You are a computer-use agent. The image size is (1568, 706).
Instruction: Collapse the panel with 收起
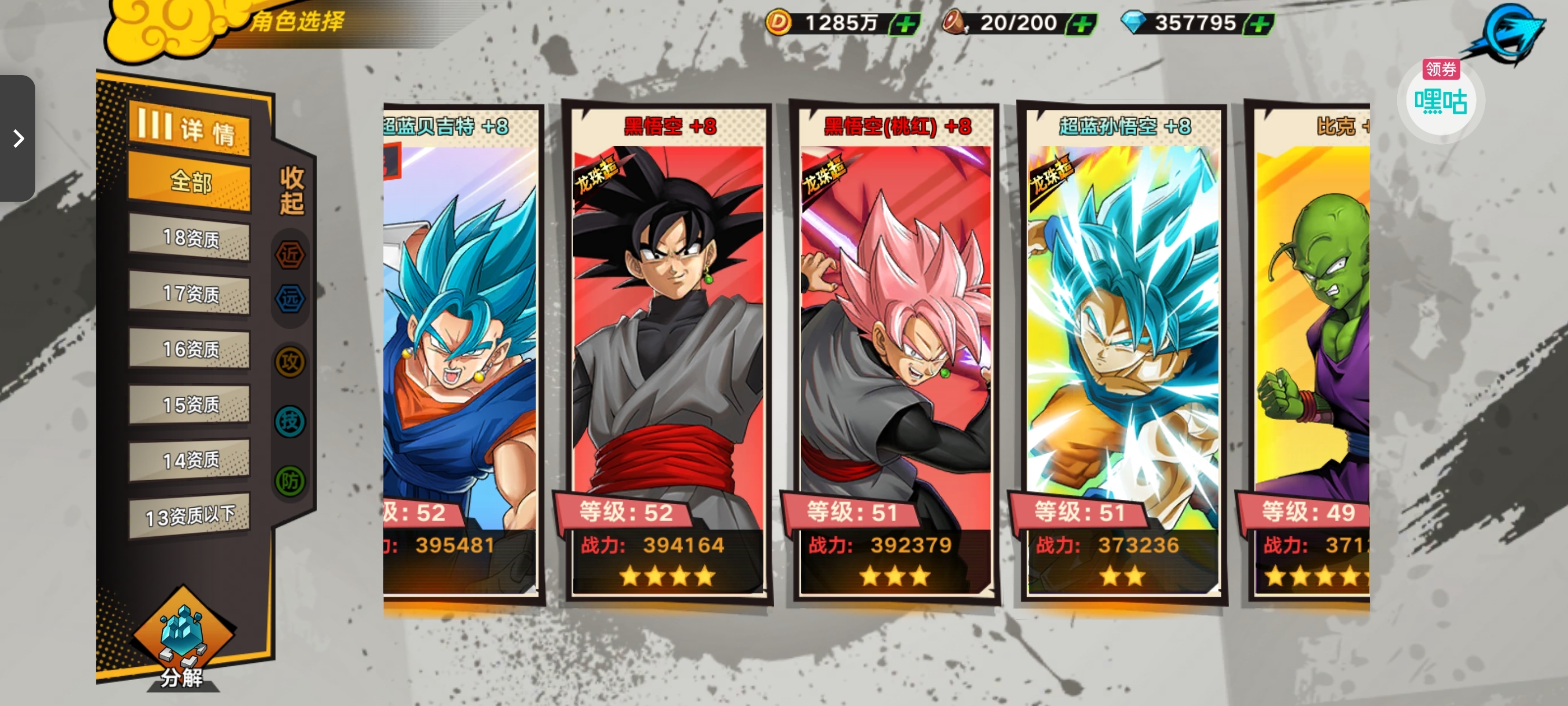pos(292,190)
